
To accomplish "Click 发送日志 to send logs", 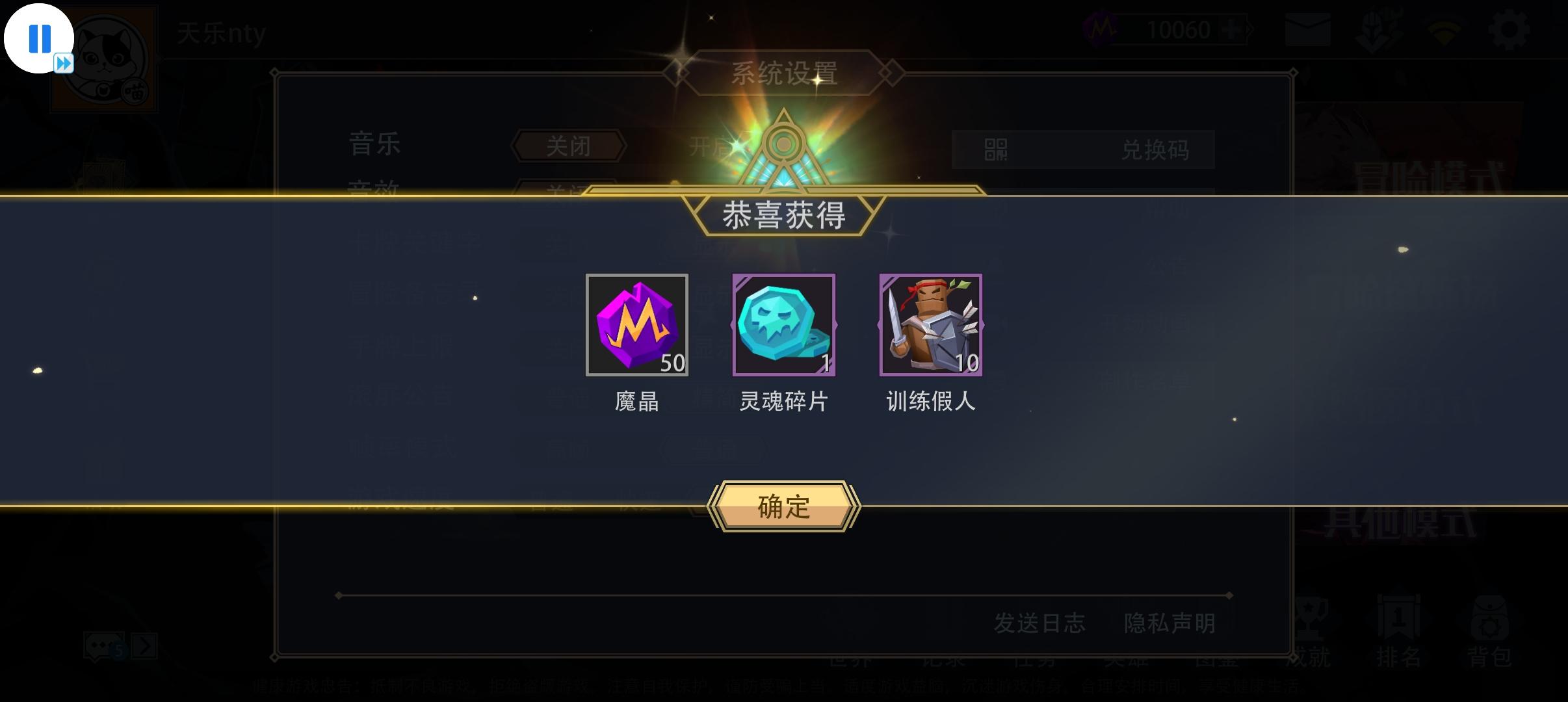I will pos(1039,622).
